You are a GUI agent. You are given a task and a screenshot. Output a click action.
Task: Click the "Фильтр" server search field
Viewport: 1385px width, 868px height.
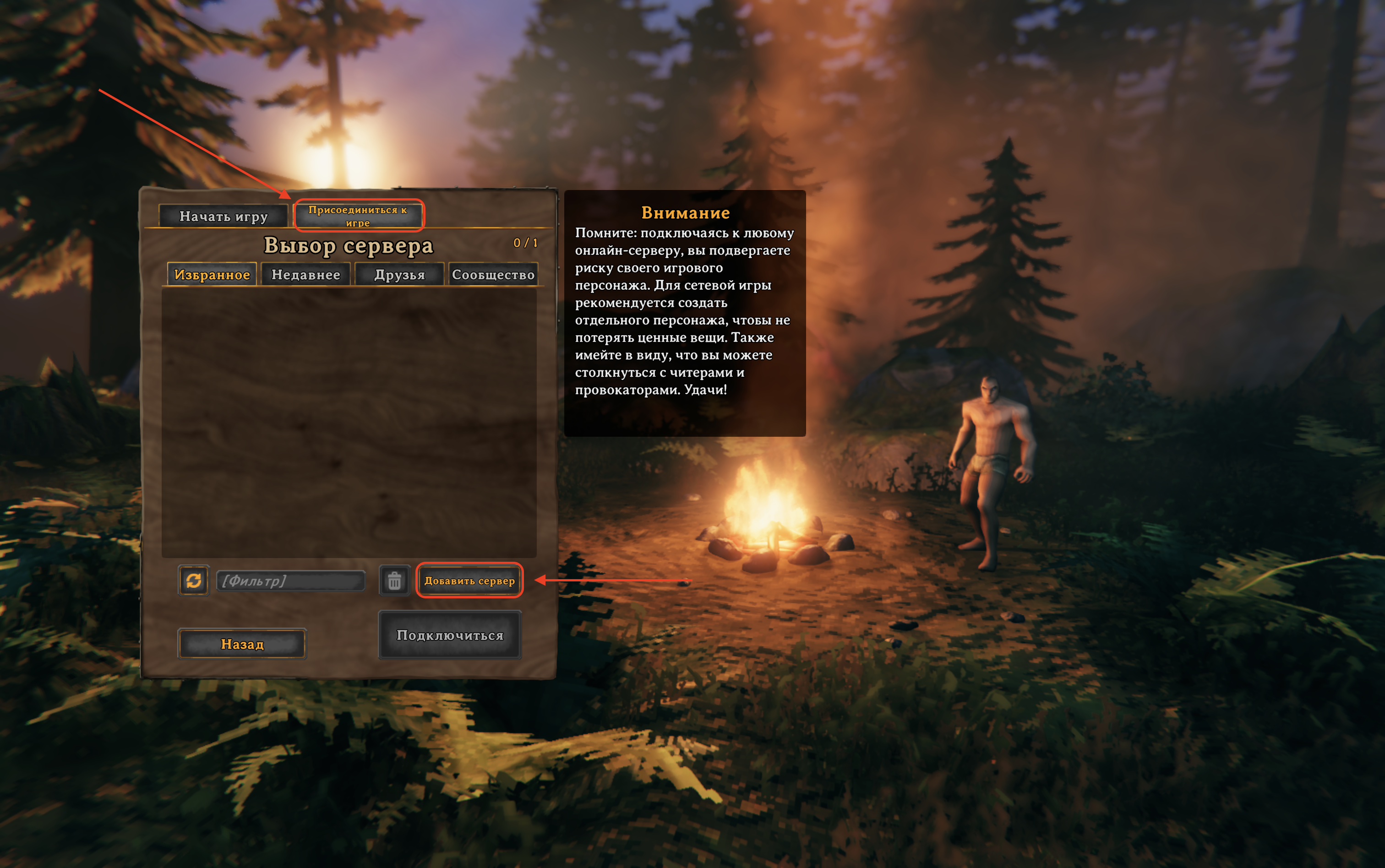tap(290, 580)
